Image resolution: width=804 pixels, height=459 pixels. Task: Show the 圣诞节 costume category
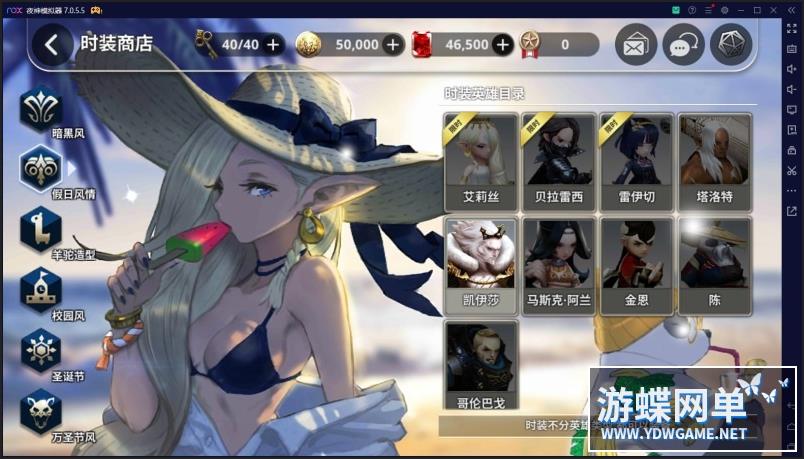coord(41,350)
